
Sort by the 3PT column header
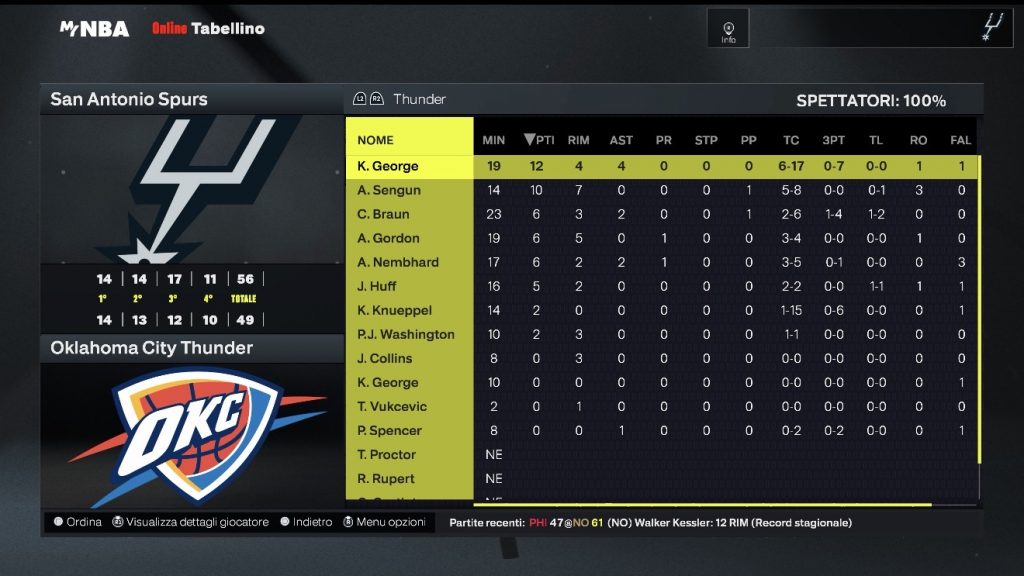pos(833,140)
